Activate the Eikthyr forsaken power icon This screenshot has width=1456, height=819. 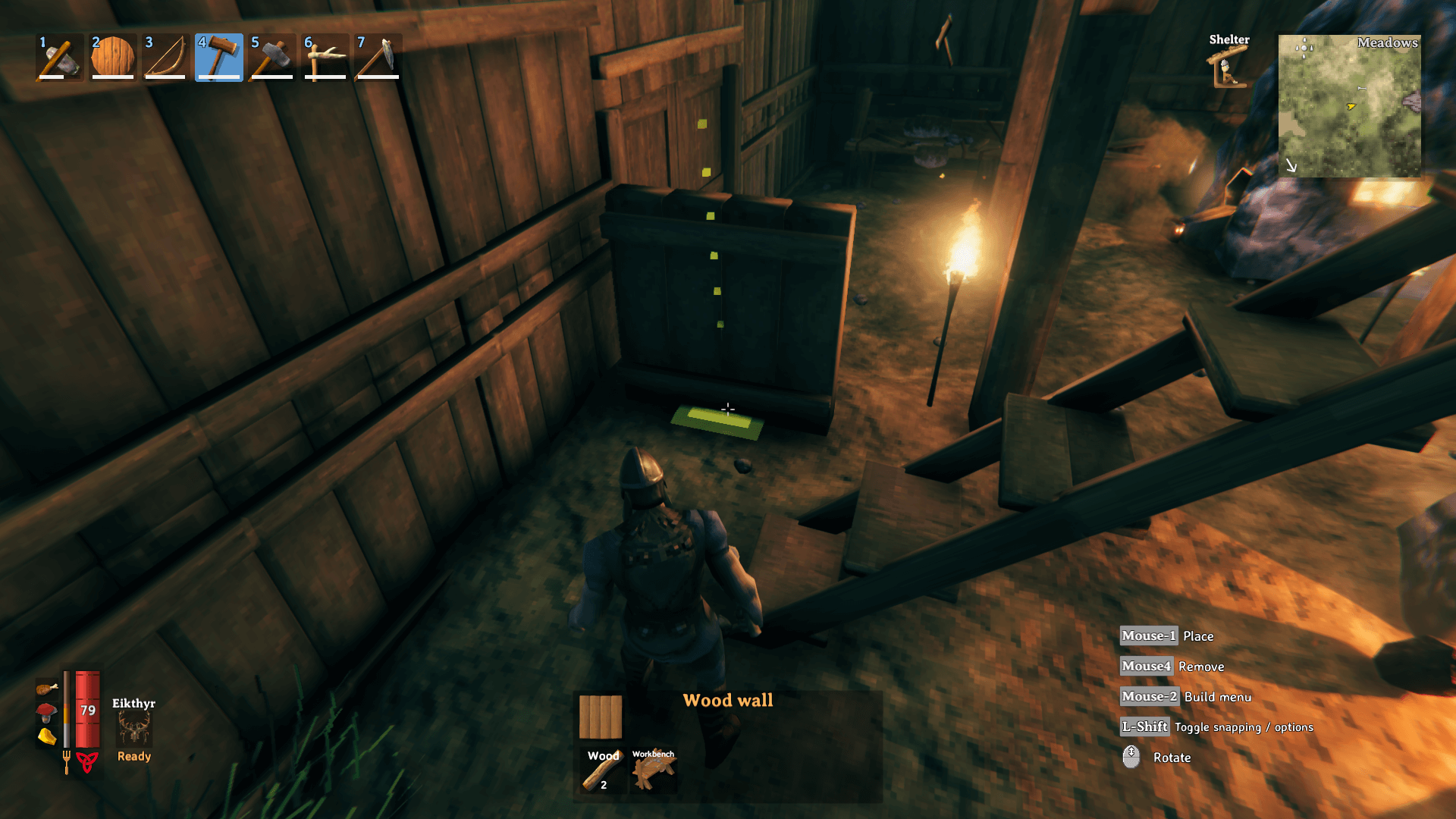[x=134, y=730]
